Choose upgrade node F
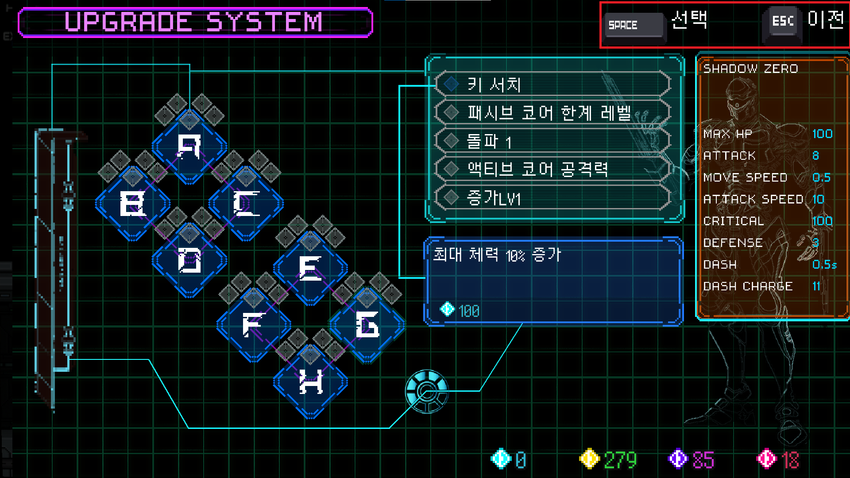 [254, 324]
